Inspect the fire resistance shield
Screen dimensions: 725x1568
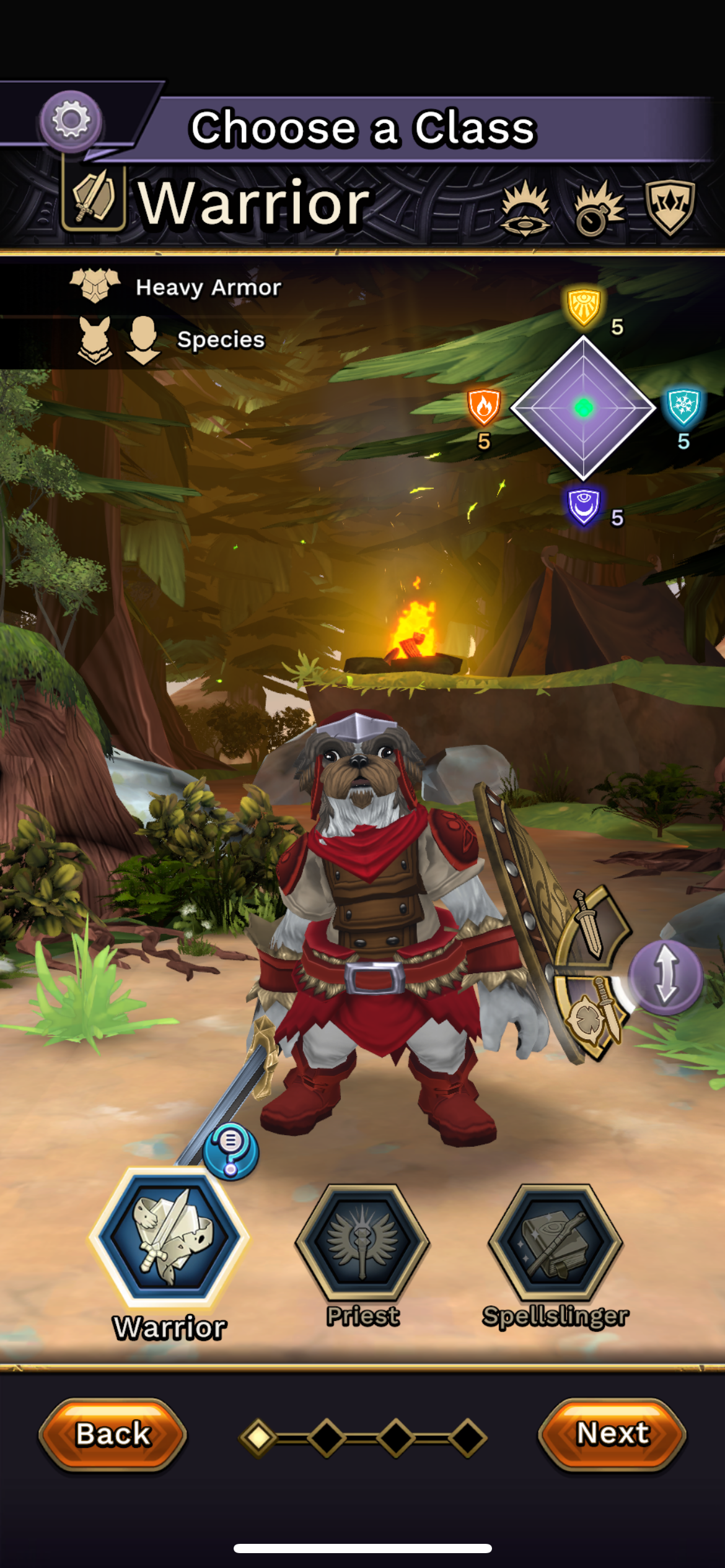click(484, 407)
